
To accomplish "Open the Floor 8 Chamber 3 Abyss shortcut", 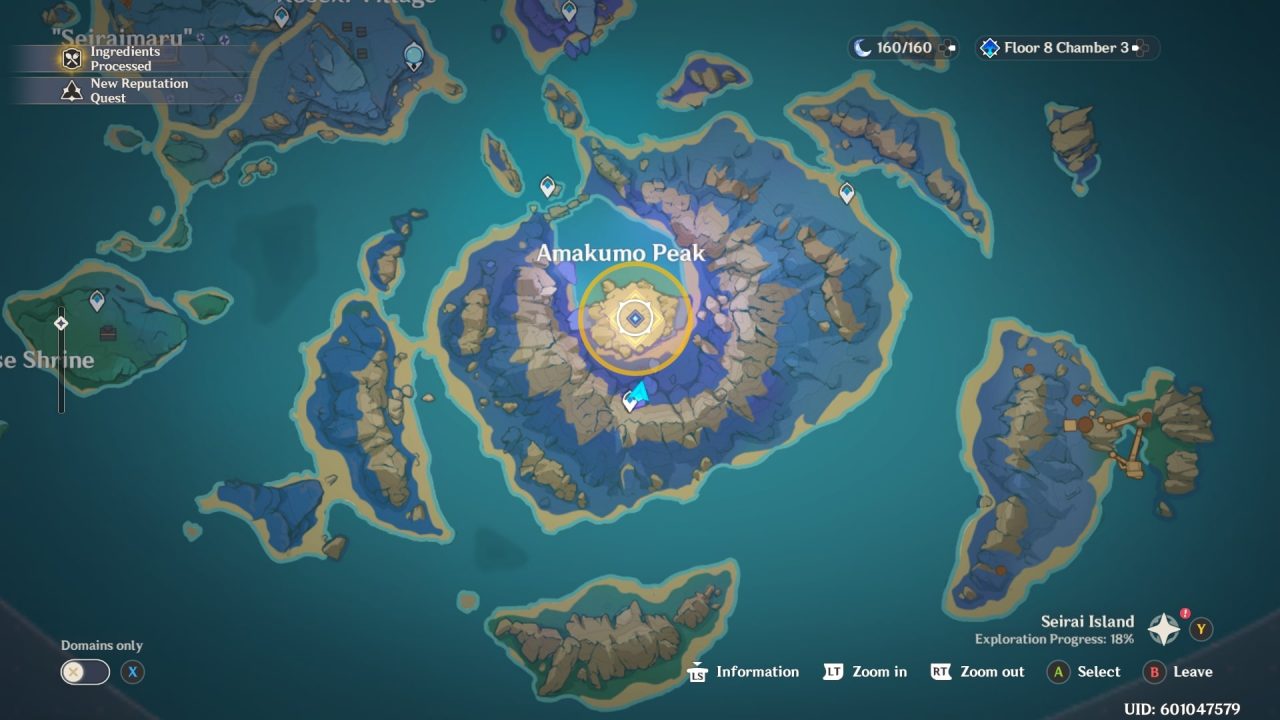I will pos(1066,48).
